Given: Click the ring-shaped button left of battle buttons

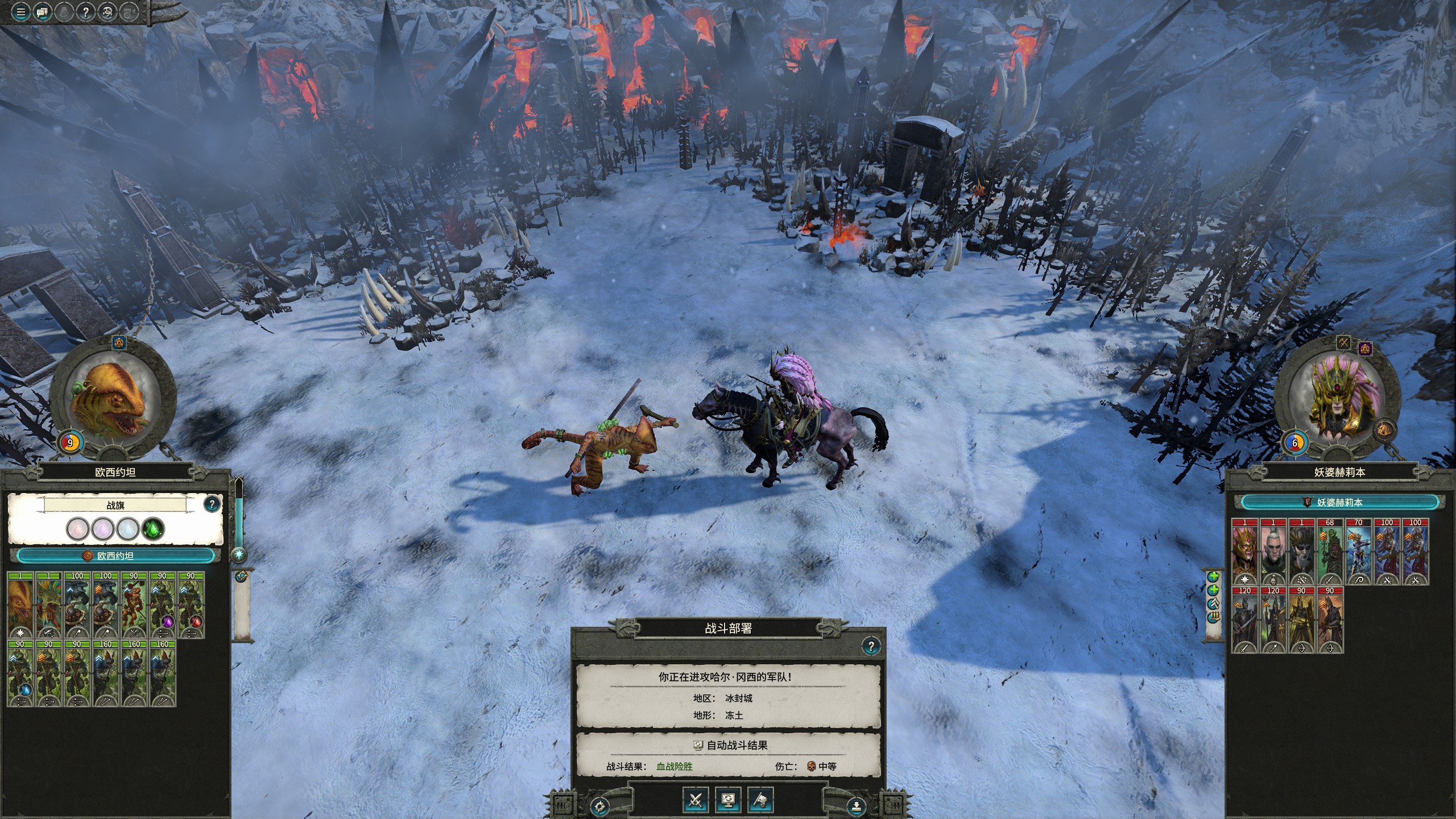Looking at the screenshot, I should click(599, 806).
